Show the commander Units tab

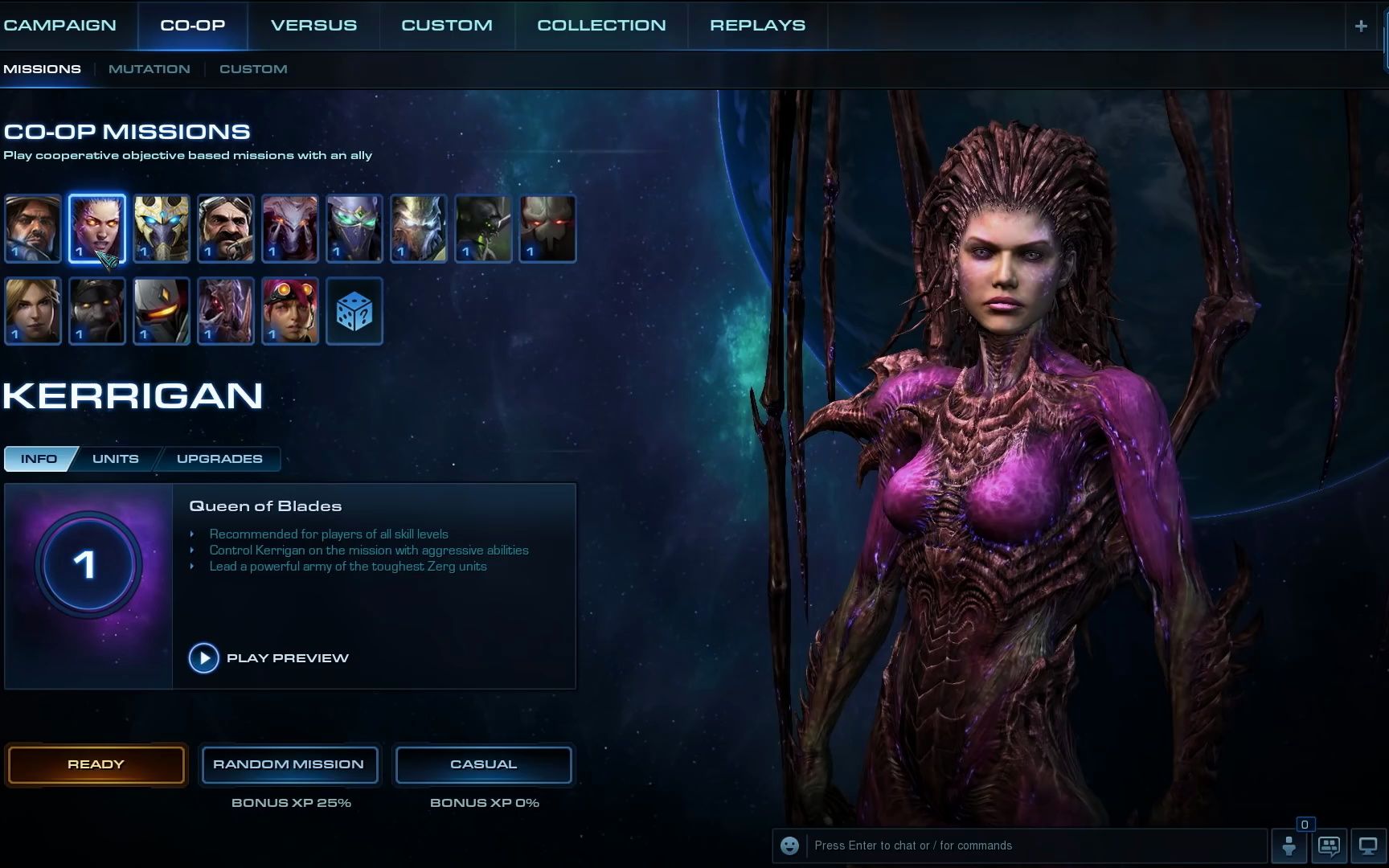pos(116,459)
